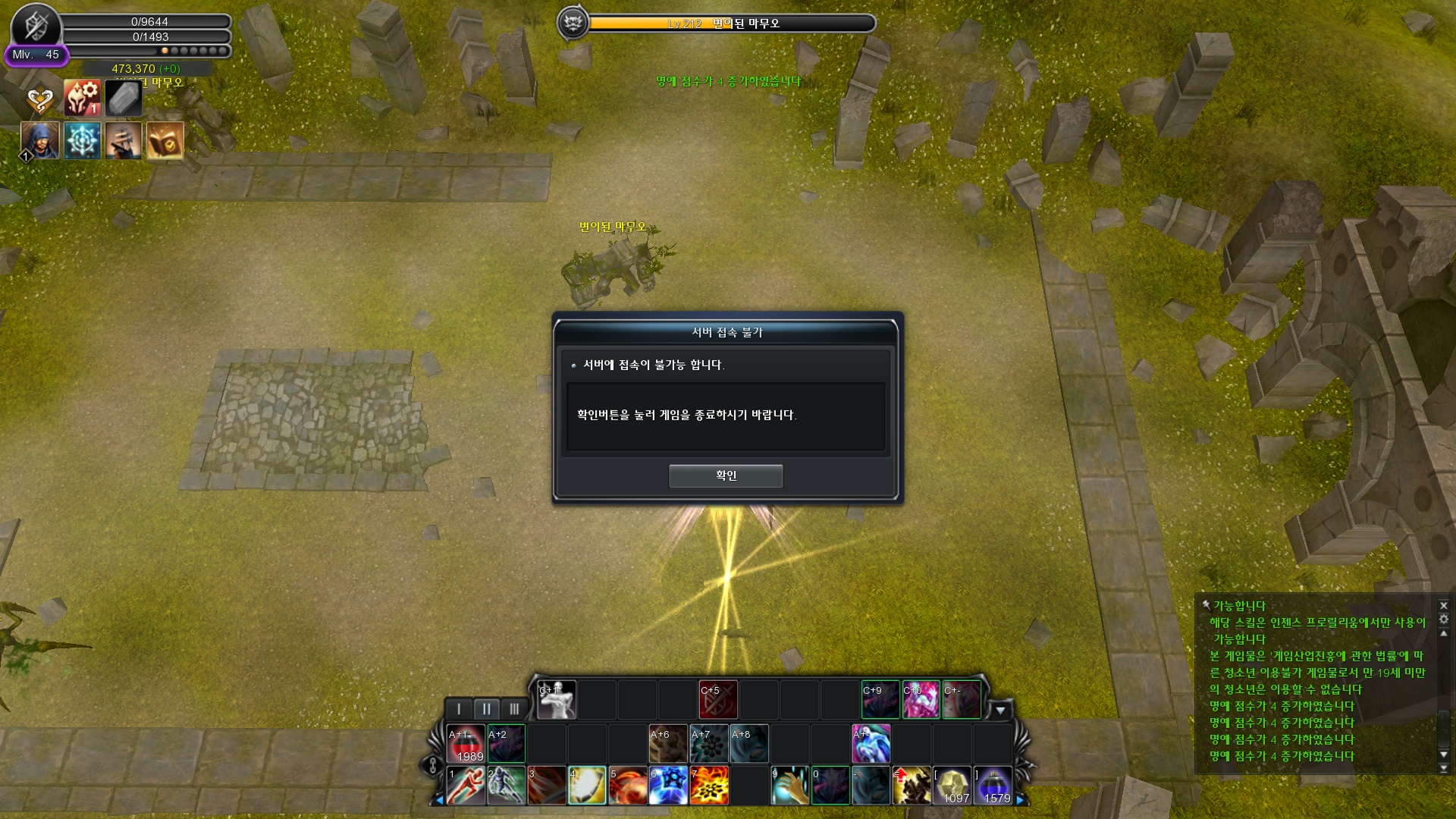Image resolution: width=1456 pixels, height=819 pixels.
Task: Use the red potion with 1989 count
Action: [x=466, y=744]
